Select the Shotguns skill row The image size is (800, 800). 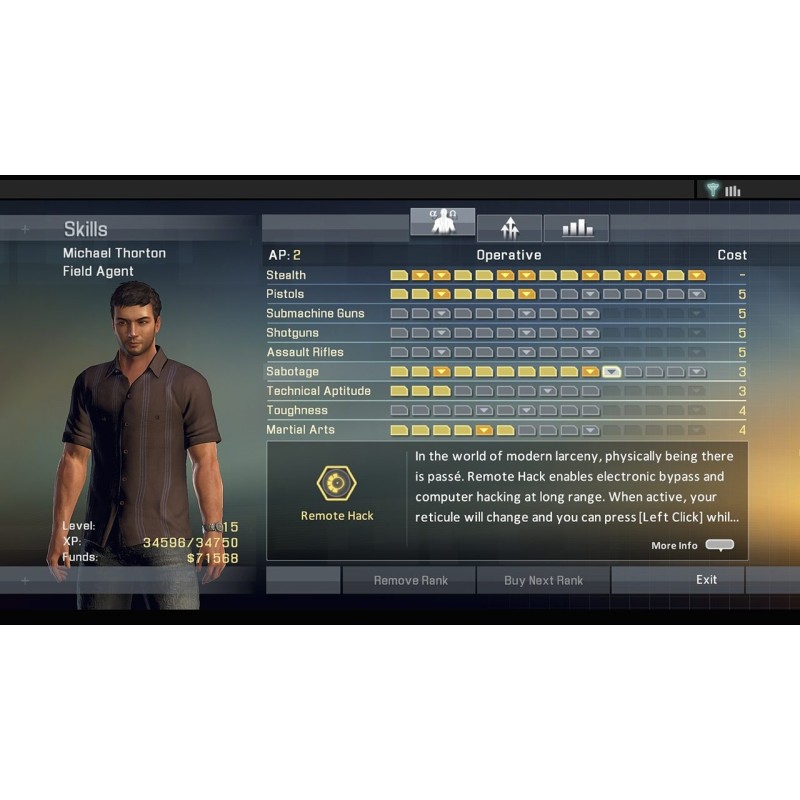(292, 333)
